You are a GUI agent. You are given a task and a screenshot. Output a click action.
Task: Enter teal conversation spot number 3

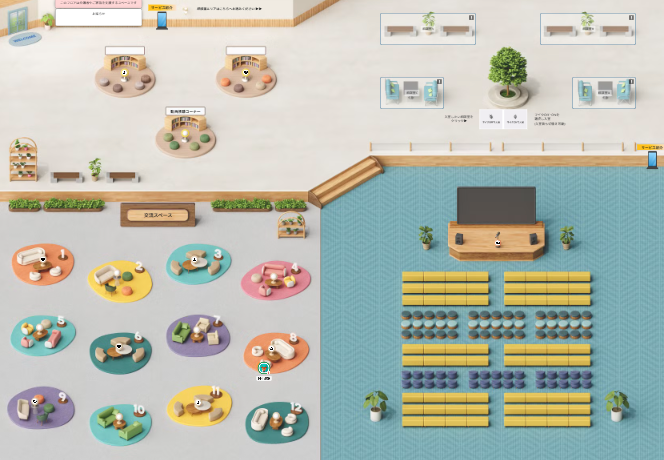click(x=198, y=263)
